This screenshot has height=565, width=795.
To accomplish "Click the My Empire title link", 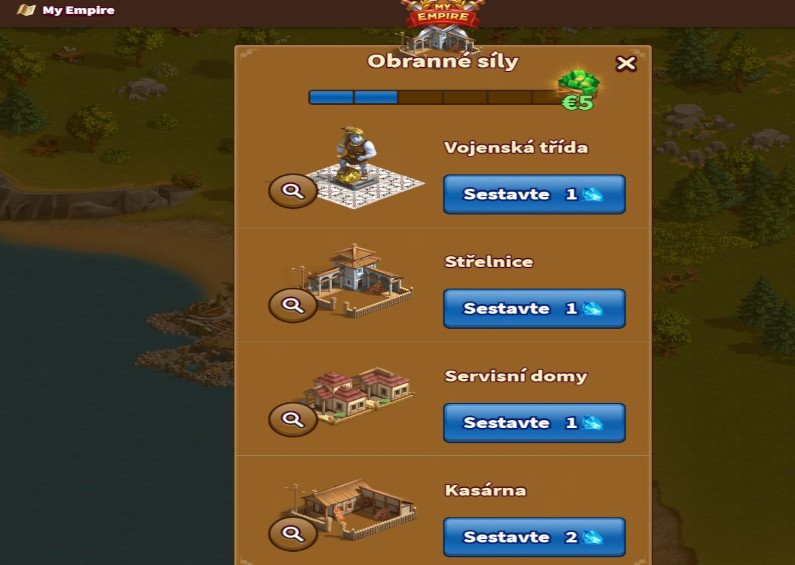I will pyautogui.click(x=78, y=11).
